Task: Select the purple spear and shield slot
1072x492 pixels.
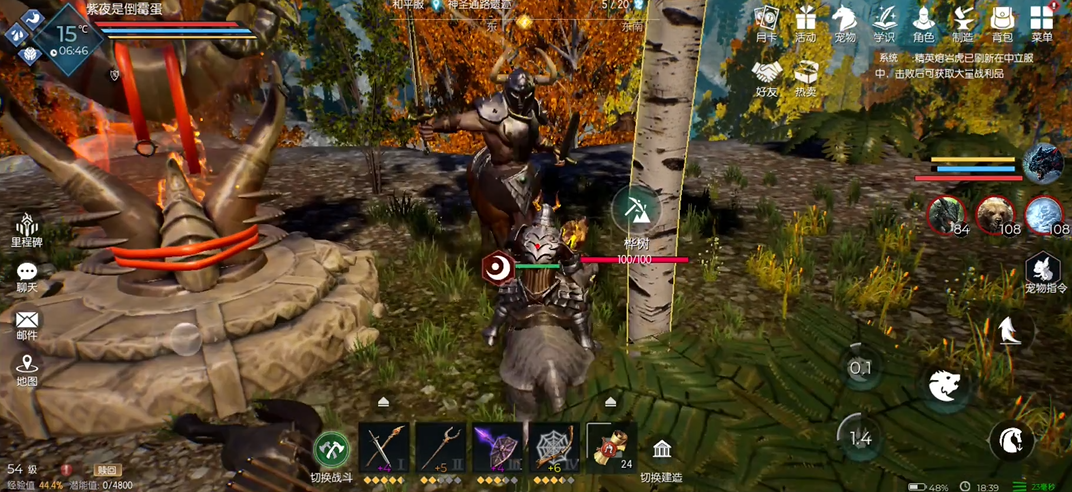Action: 497,446
